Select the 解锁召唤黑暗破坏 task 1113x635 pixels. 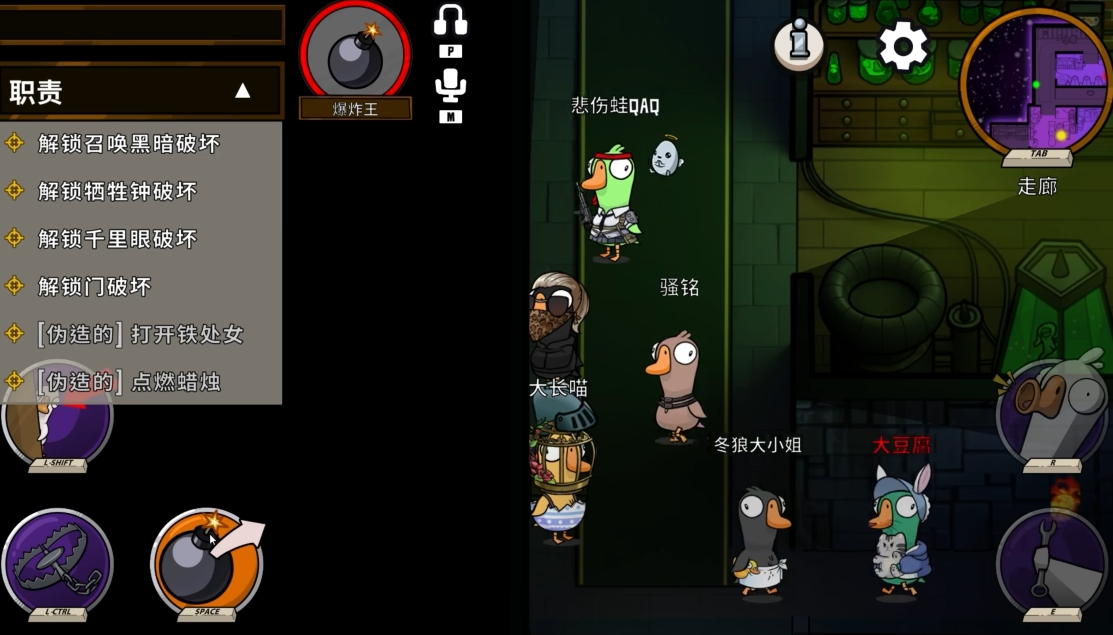pyautogui.click(x=128, y=143)
